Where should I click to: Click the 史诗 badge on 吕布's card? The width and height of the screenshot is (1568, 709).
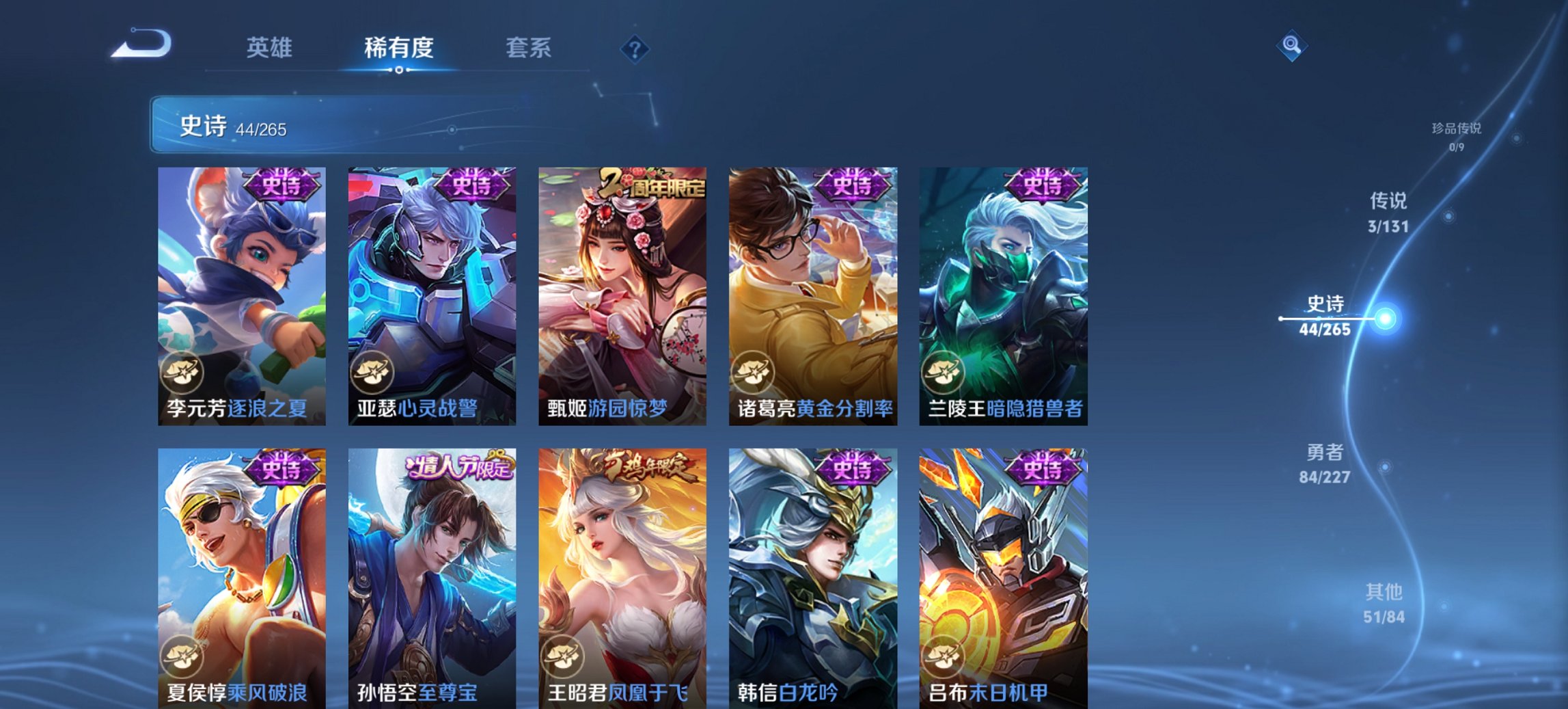1045,469
